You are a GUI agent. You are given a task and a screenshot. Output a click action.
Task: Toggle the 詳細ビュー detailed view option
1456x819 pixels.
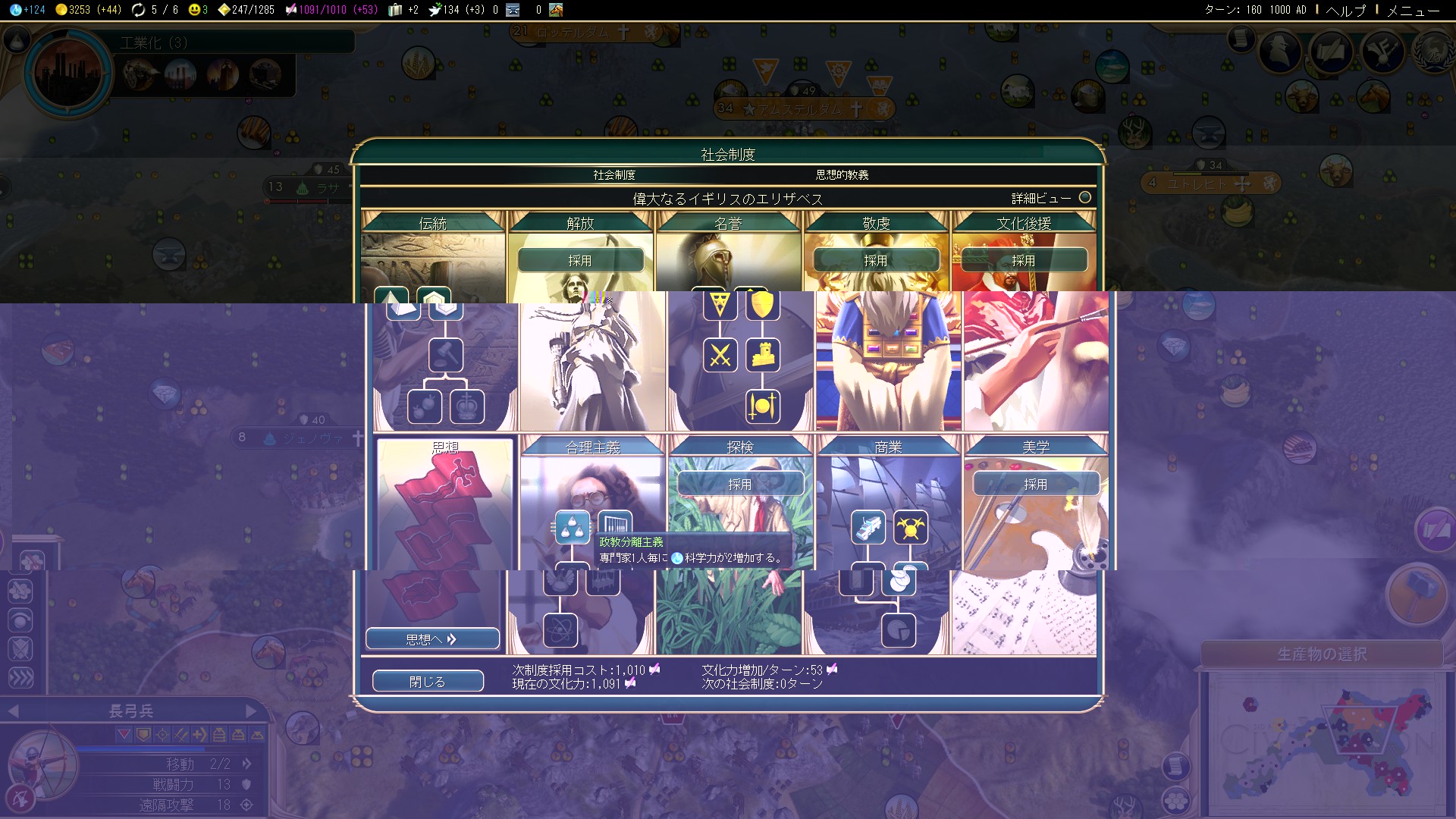click(x=1084, y=197)
